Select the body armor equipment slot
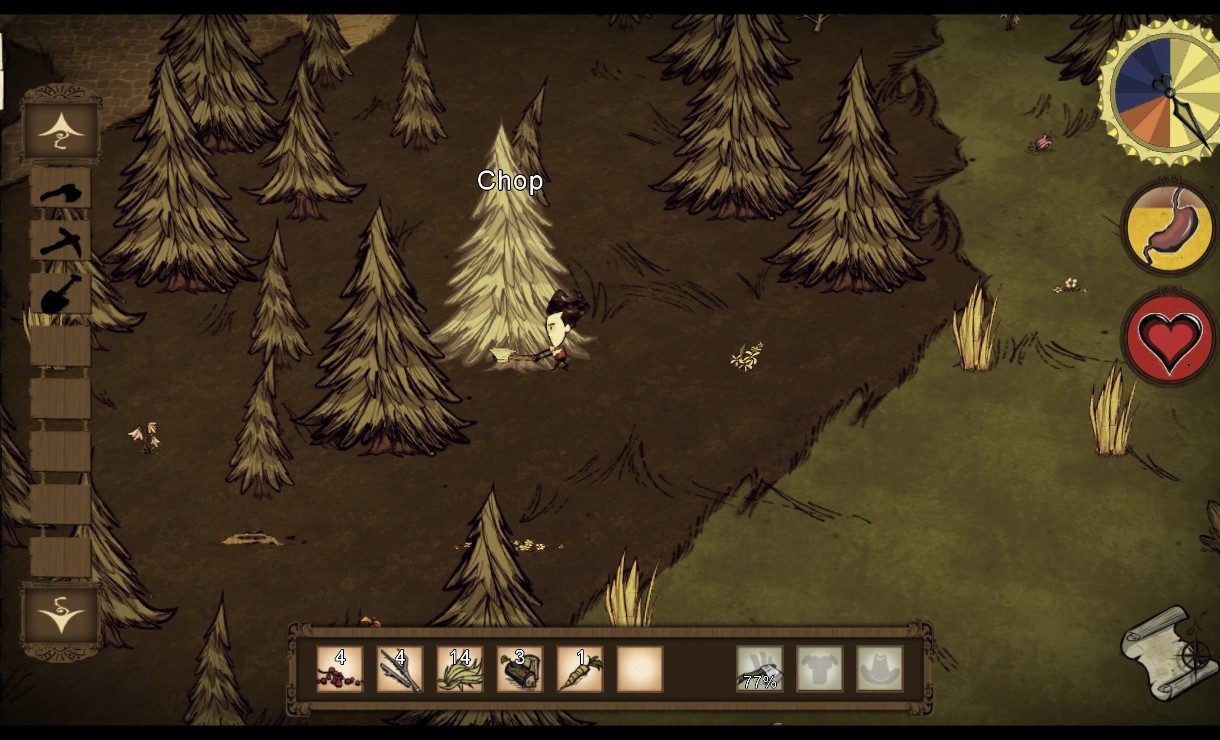The width and height of the screenshot is (1220, 740). (819, 669)
